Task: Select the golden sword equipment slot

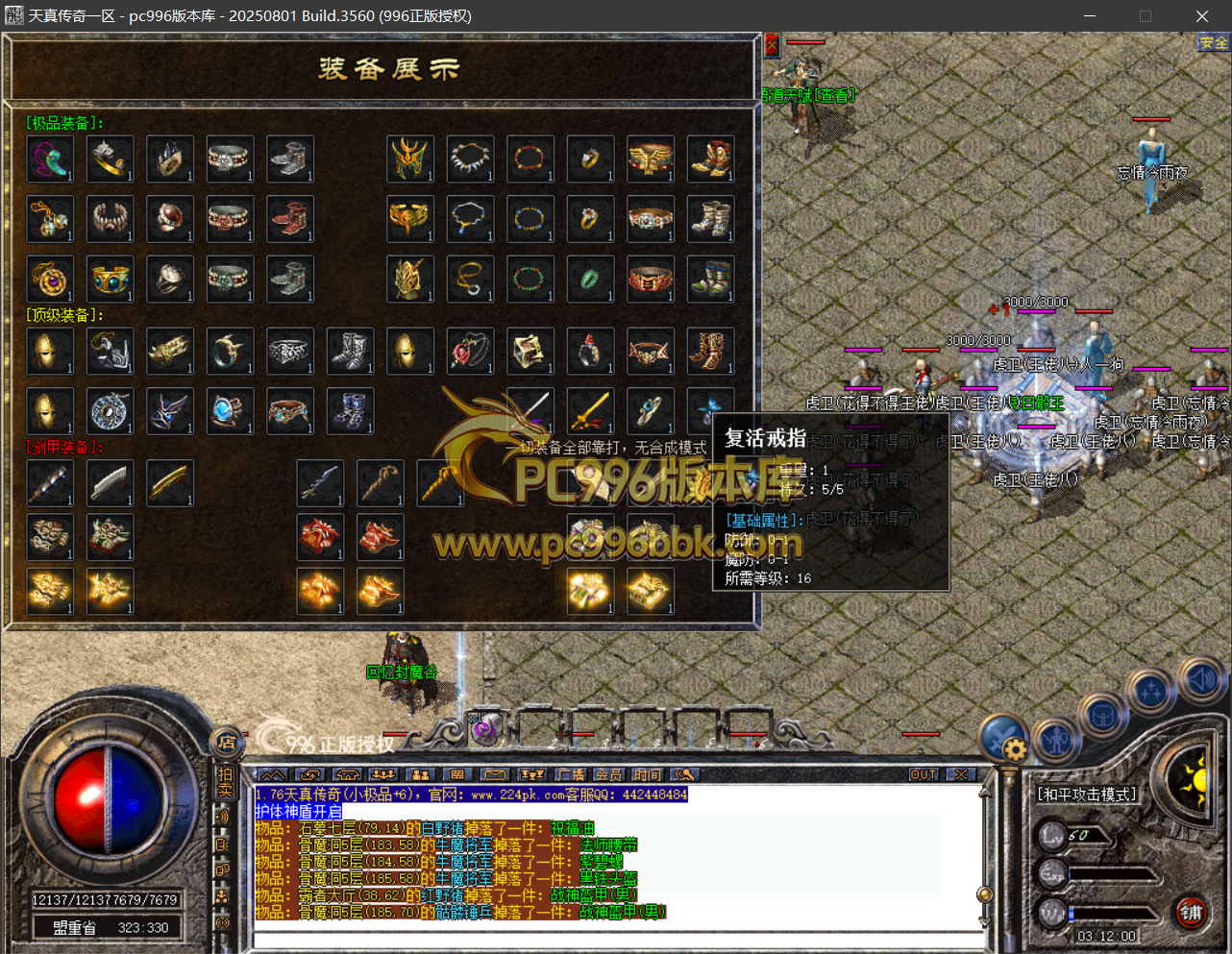Action: (590, 410)
